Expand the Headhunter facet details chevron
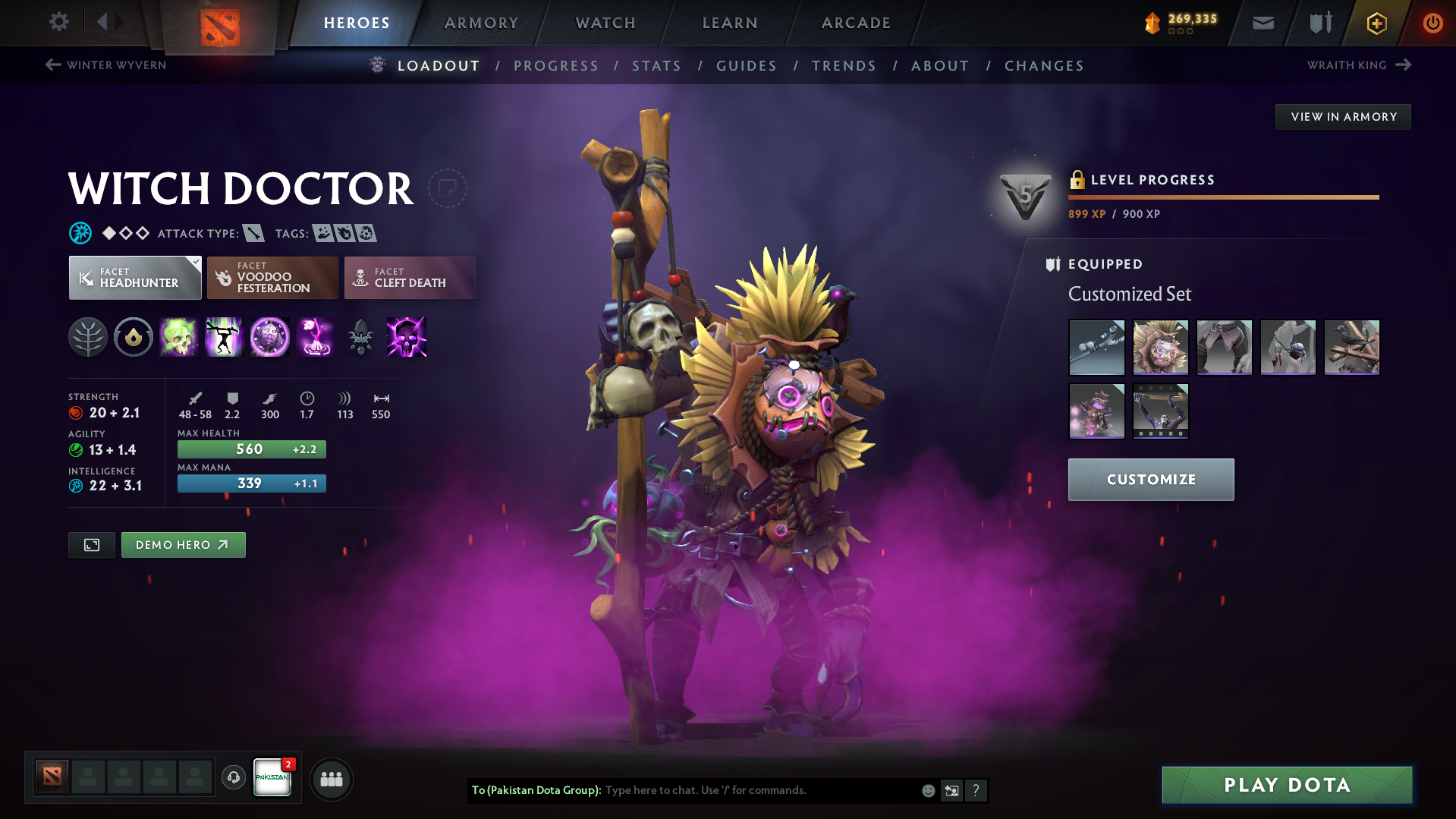The height and width of the screenshot is (819, 1456). tap(197, 261)
